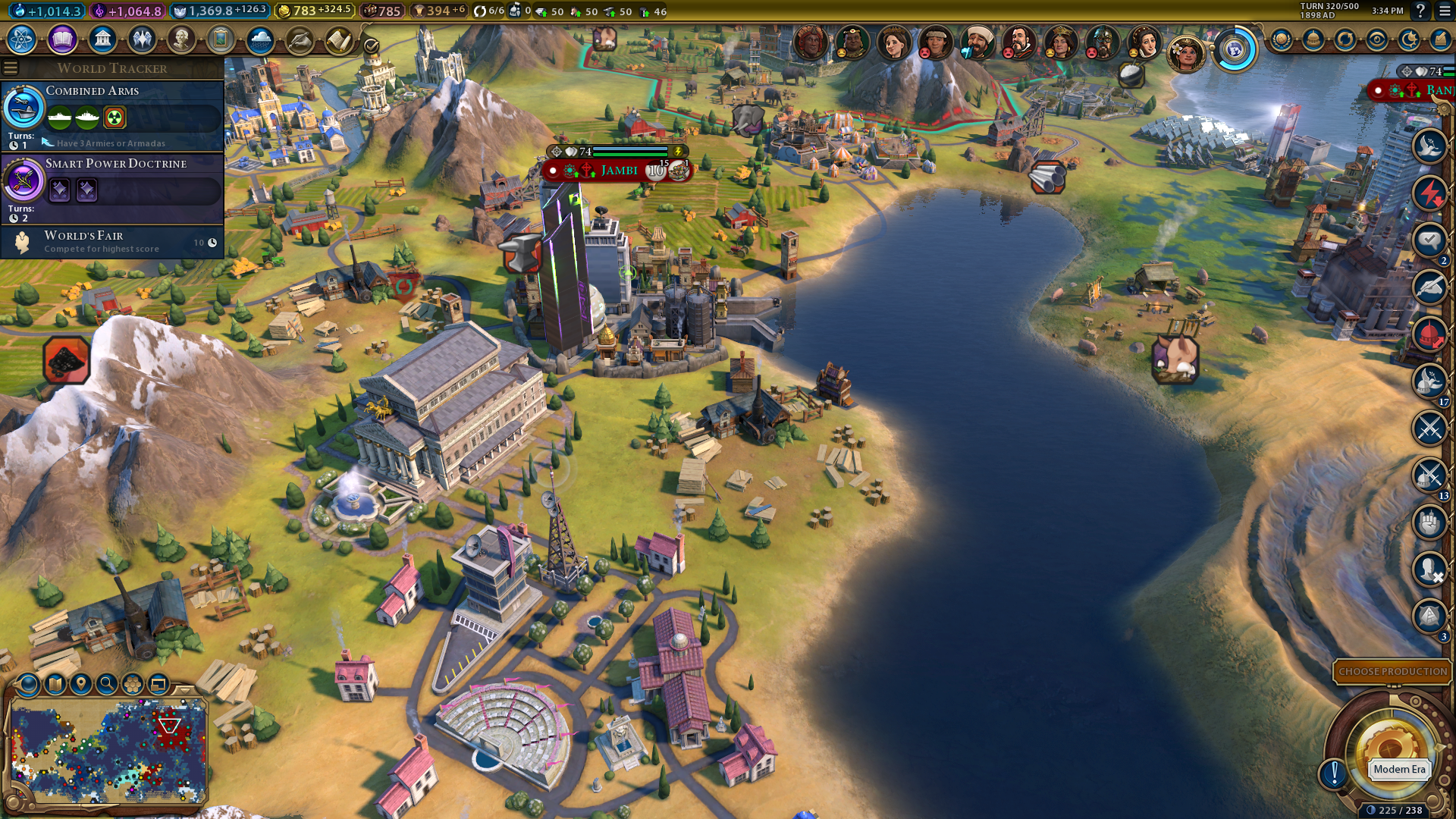Toggle the World Tracker hamburger menu
This screenshot has height=819, width=1456.
(x=11, y=68)
